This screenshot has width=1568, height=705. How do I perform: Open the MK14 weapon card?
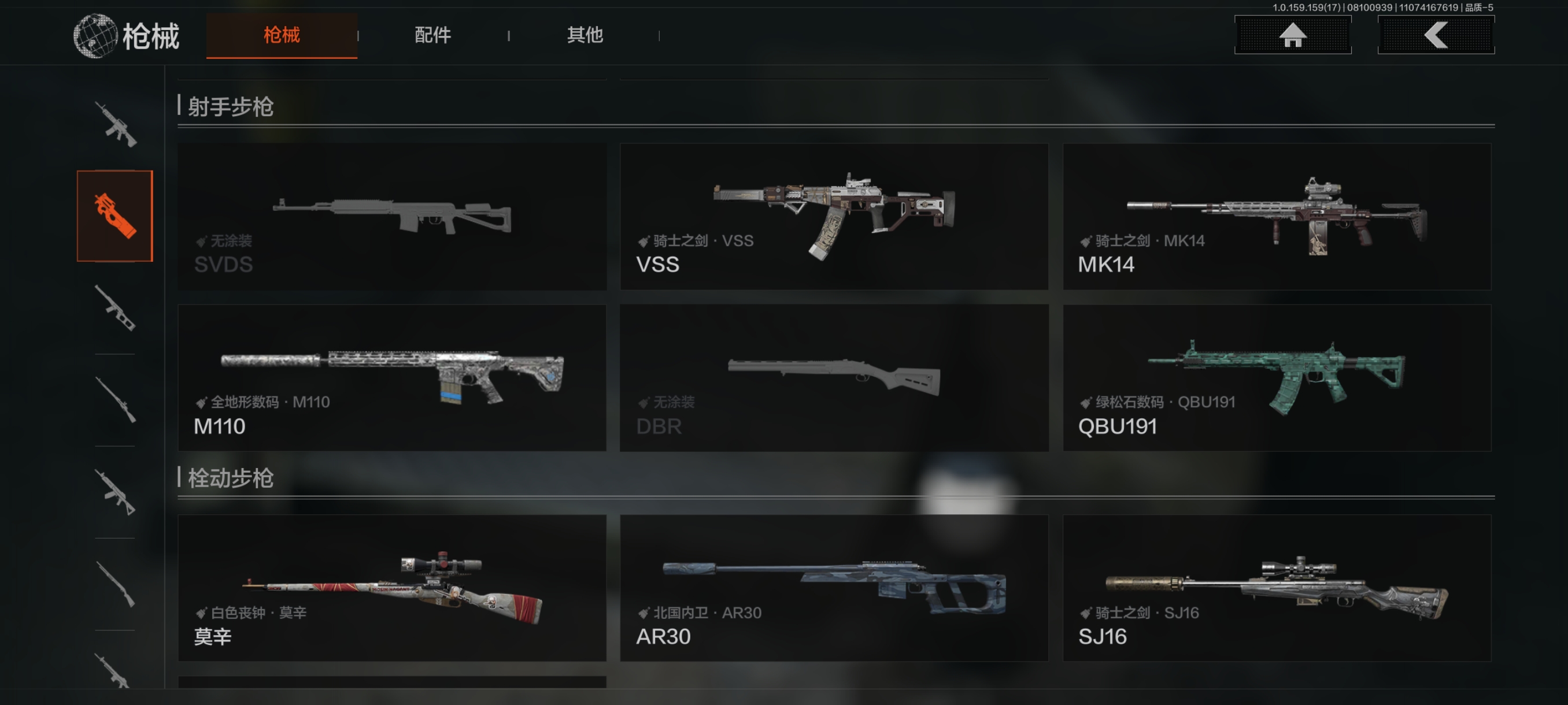1277,217
